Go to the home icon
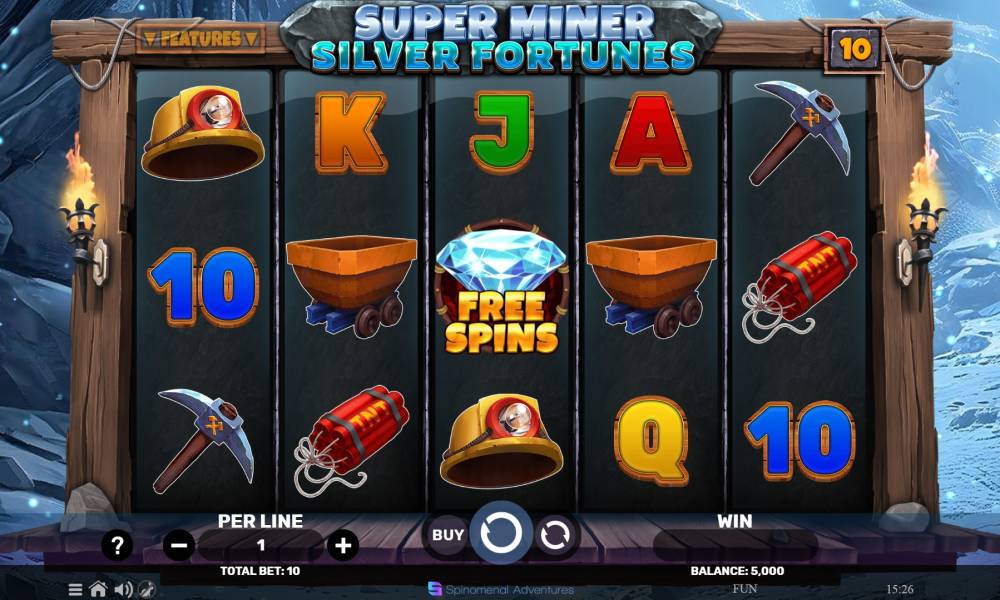The image size is (1000, 600). coord(98,590)
